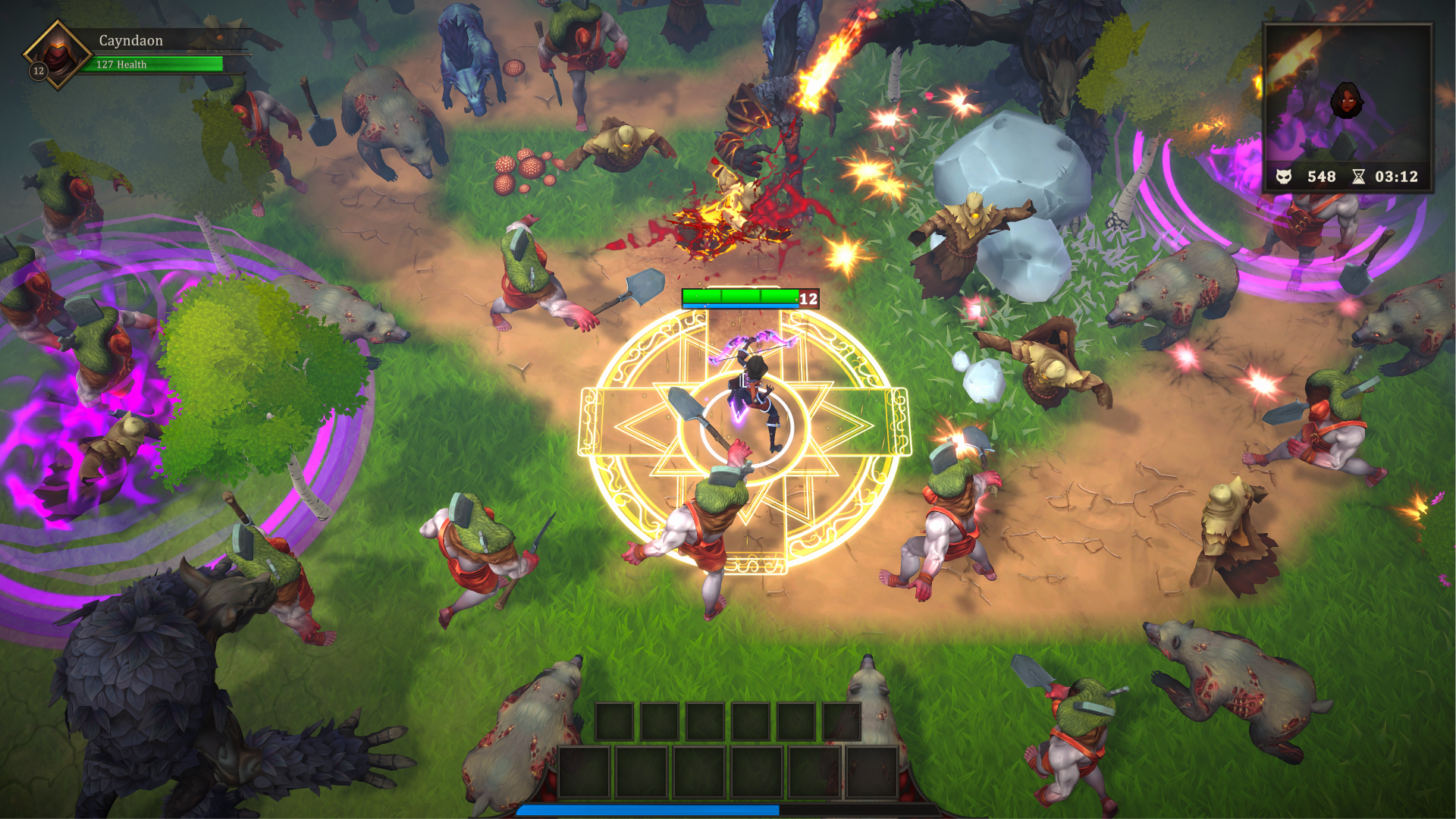
Task: Click the minimap panel
Action: click(x=1347, y=95)
